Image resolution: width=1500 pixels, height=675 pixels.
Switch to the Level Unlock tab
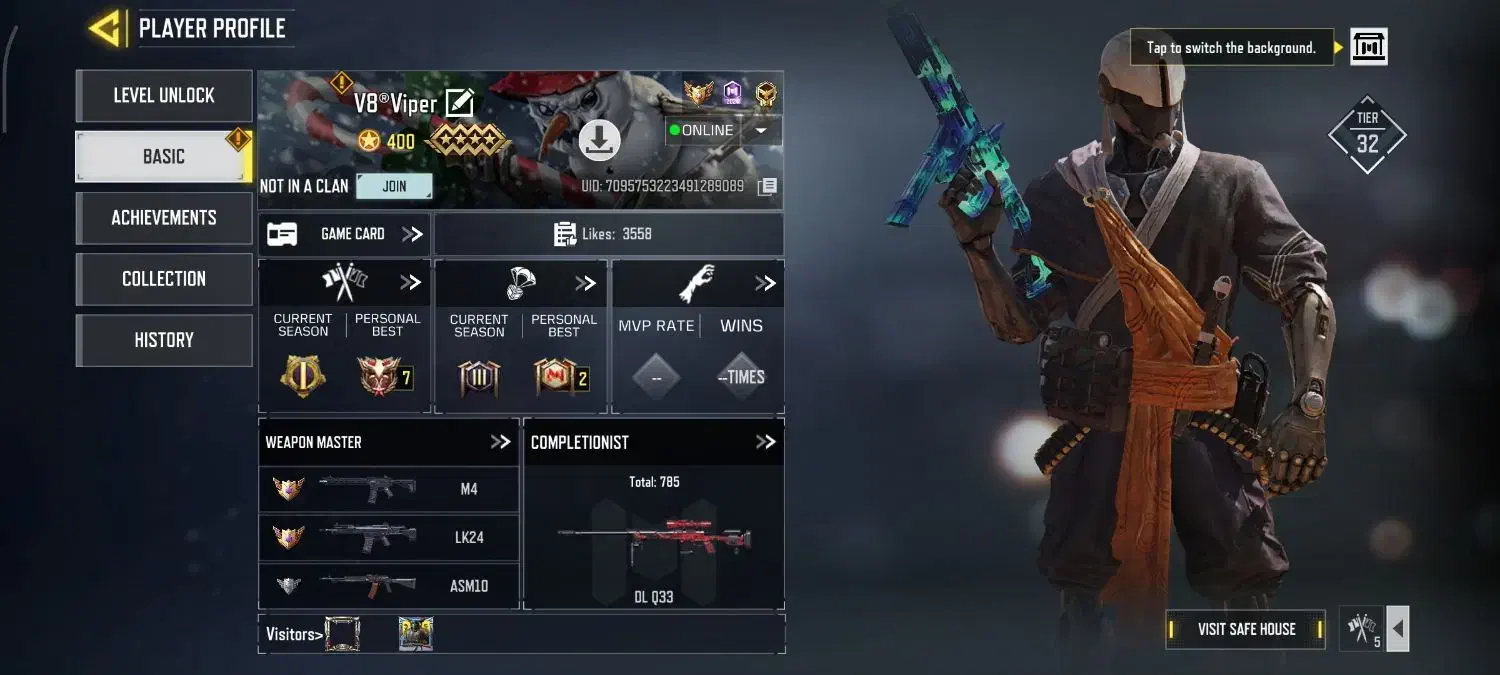[164, 96]
